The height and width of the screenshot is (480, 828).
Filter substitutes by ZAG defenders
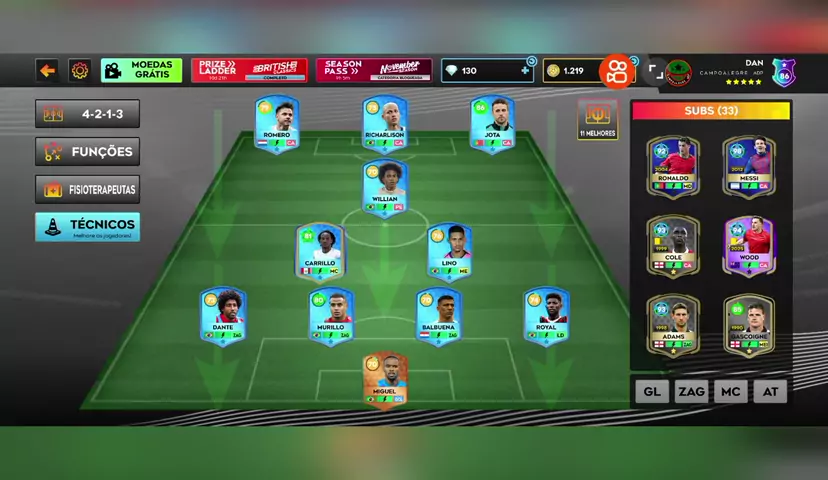[x=691, y=391]
